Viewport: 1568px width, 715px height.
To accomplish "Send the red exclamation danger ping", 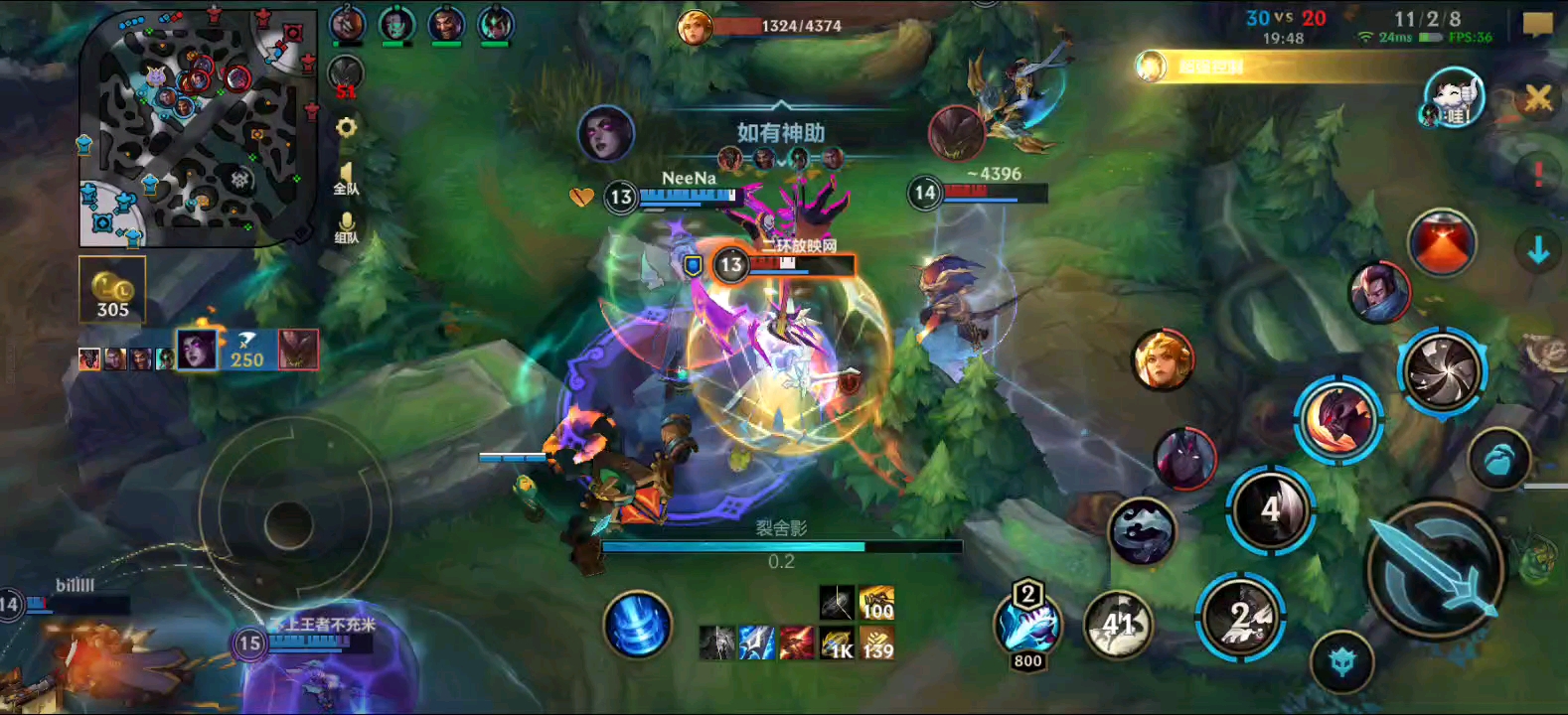I will tap(1538, 174).
